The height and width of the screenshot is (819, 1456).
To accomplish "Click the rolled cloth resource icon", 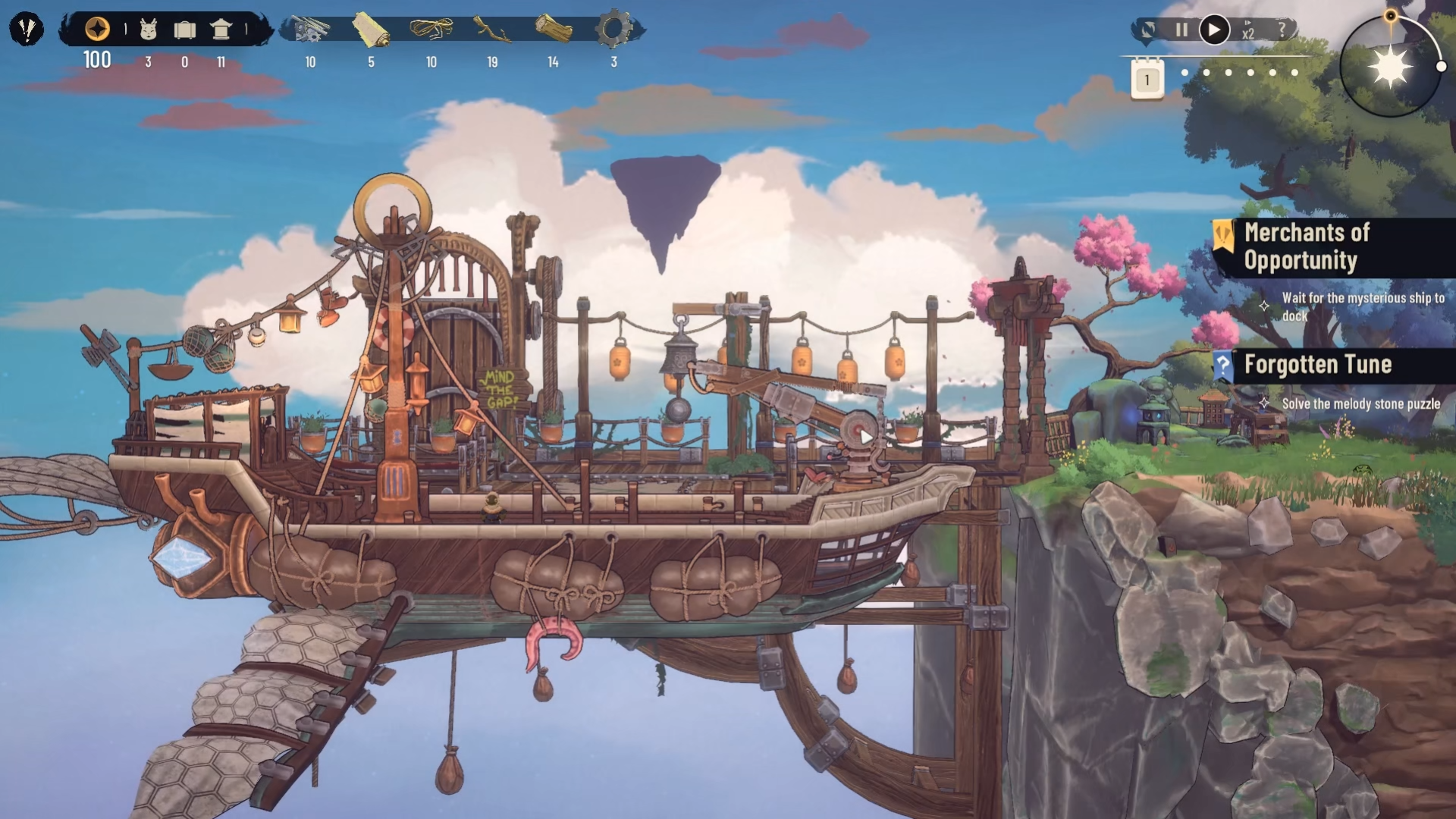I will [371, 30].
